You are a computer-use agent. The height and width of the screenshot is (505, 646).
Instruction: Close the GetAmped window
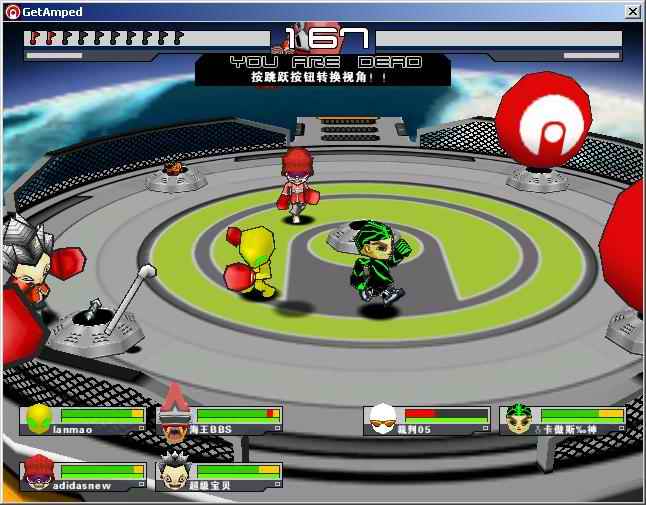tap(632, 11)
